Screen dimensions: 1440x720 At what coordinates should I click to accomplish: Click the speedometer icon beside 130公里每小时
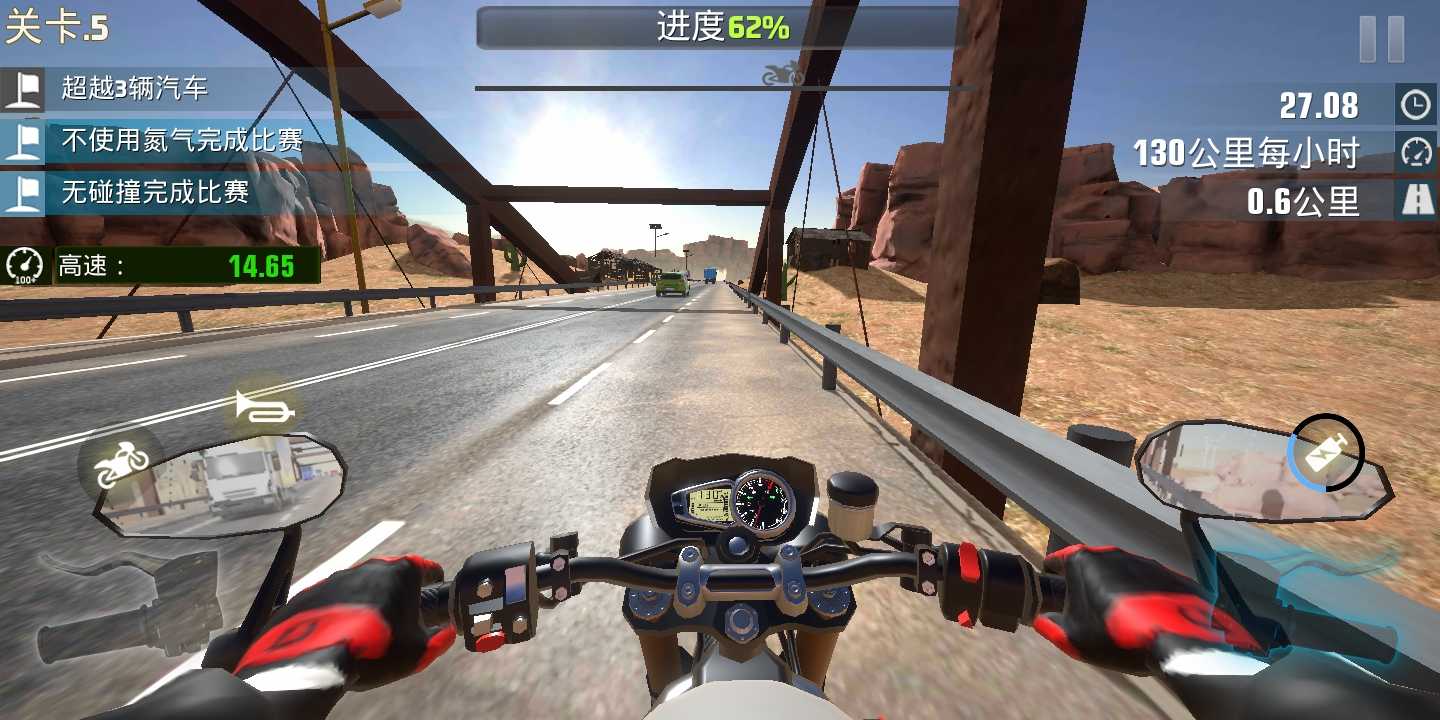[1416, 151]
